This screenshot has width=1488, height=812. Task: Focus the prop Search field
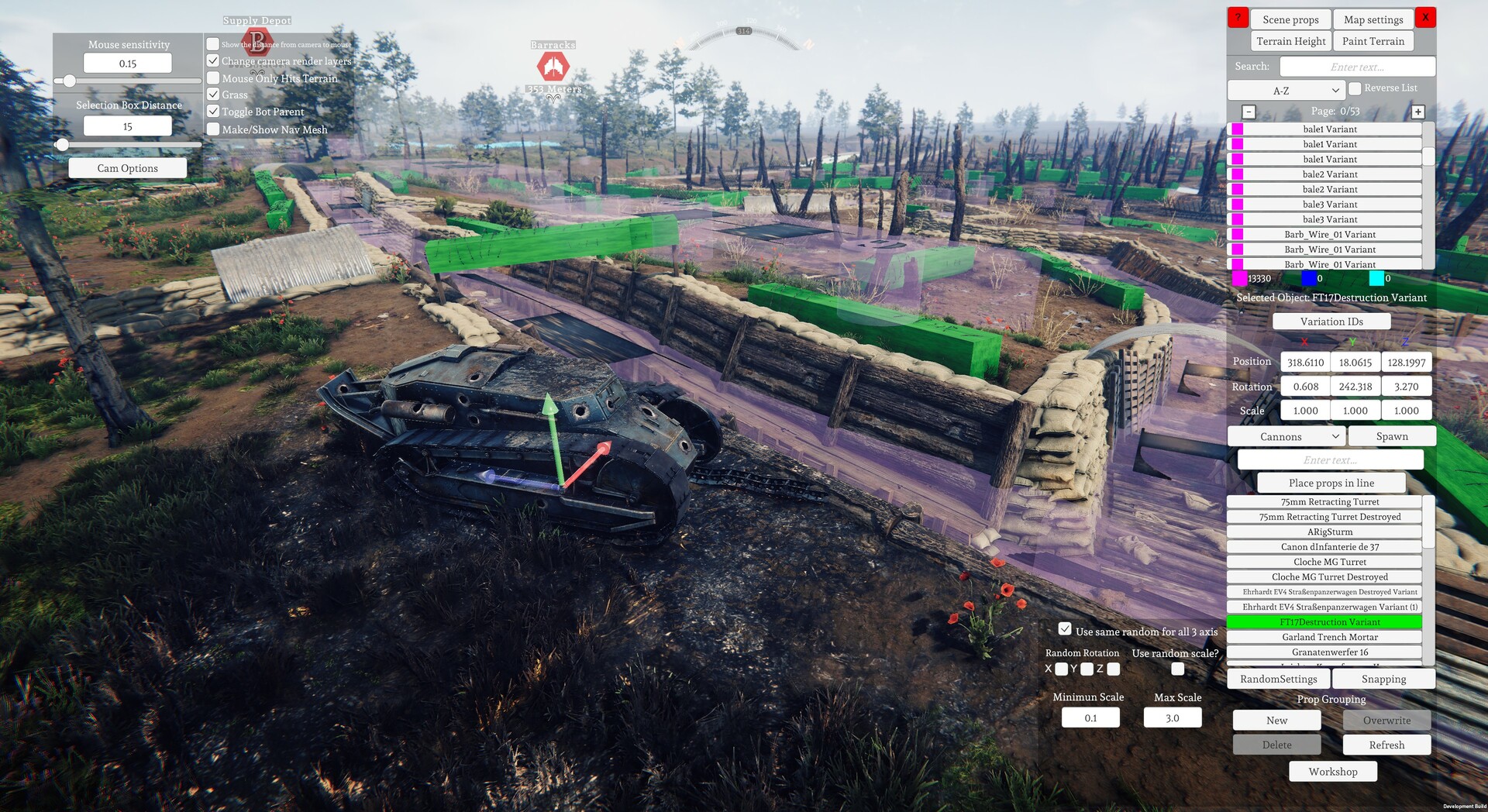(1357, 67)
